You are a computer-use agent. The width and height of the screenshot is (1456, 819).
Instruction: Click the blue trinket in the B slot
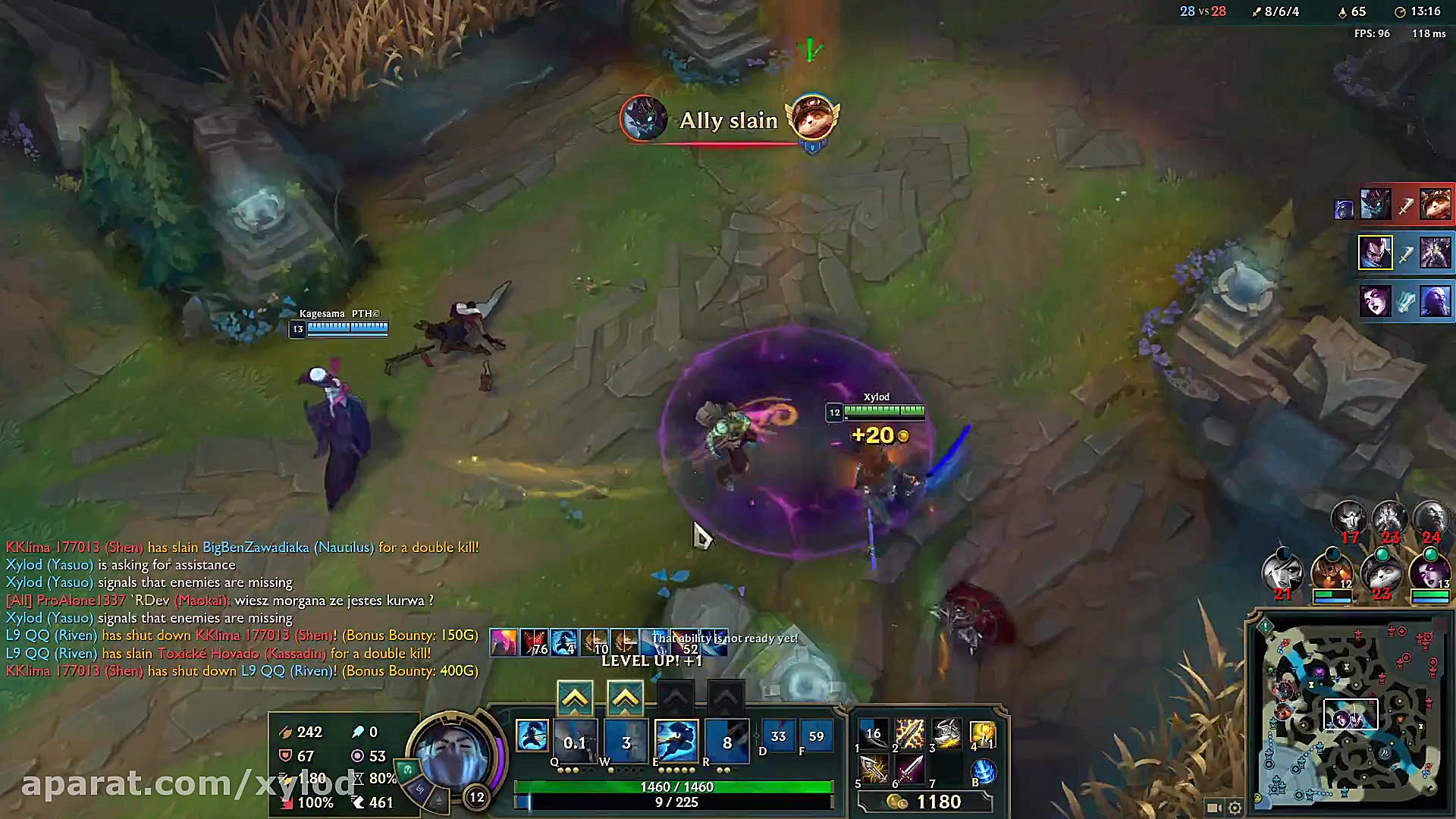point(983,771)
